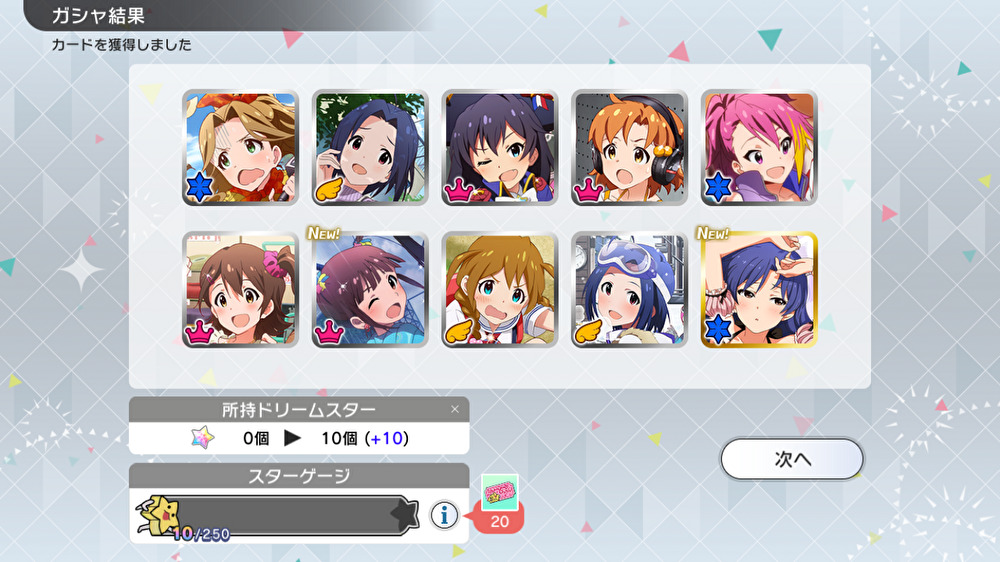Viewport: 1000px width, 562px height.
Task: Close the 所持ドリームスター panel
Action: point(455,409)
